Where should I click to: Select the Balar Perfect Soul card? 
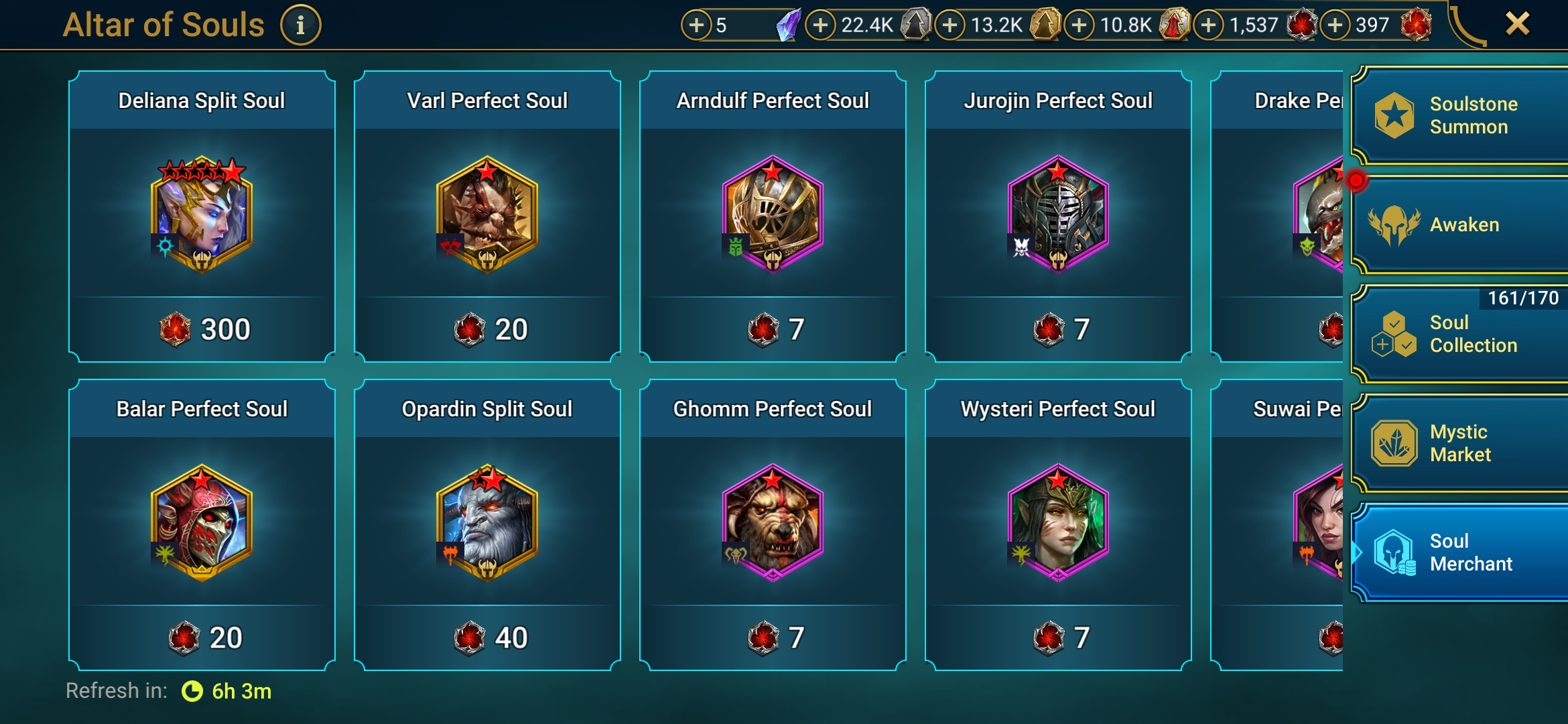(x=202, y=524)
